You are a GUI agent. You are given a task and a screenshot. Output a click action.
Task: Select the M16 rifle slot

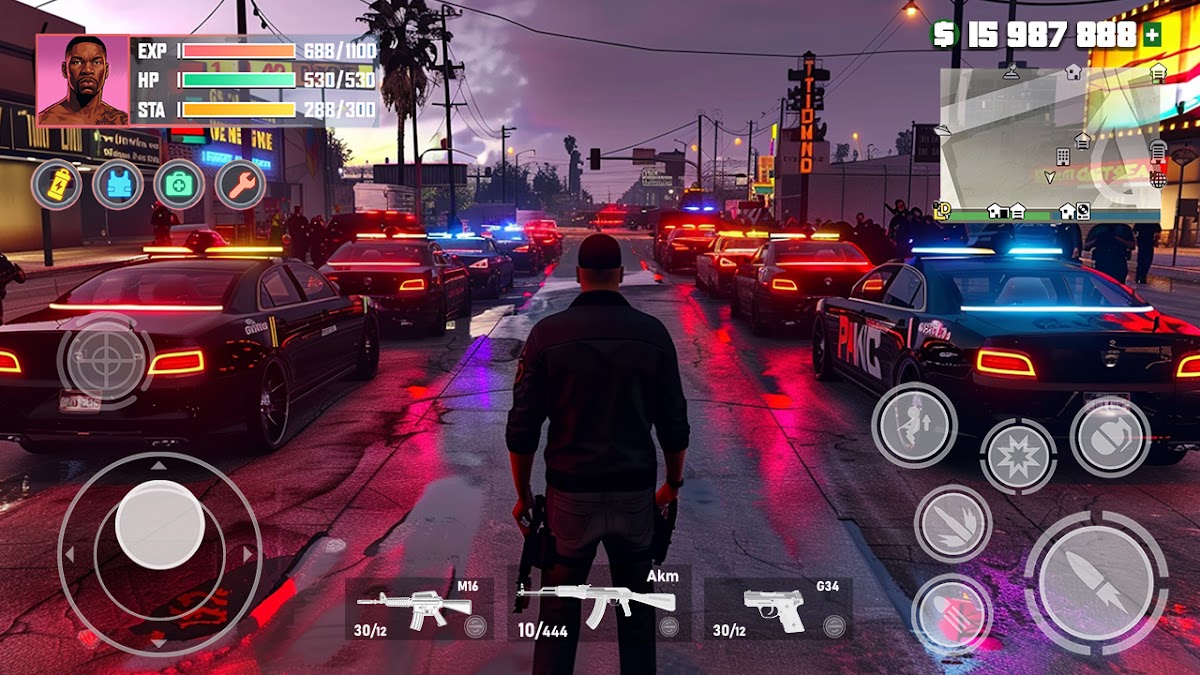pyautogui.click(x=419, y=608)
